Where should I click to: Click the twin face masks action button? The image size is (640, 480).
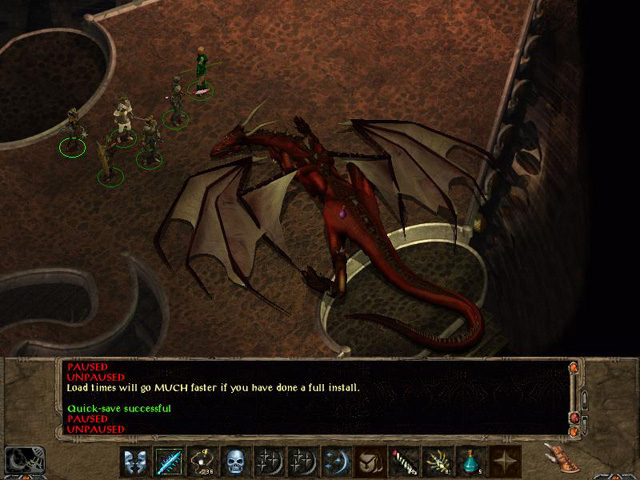coord(135,462)
